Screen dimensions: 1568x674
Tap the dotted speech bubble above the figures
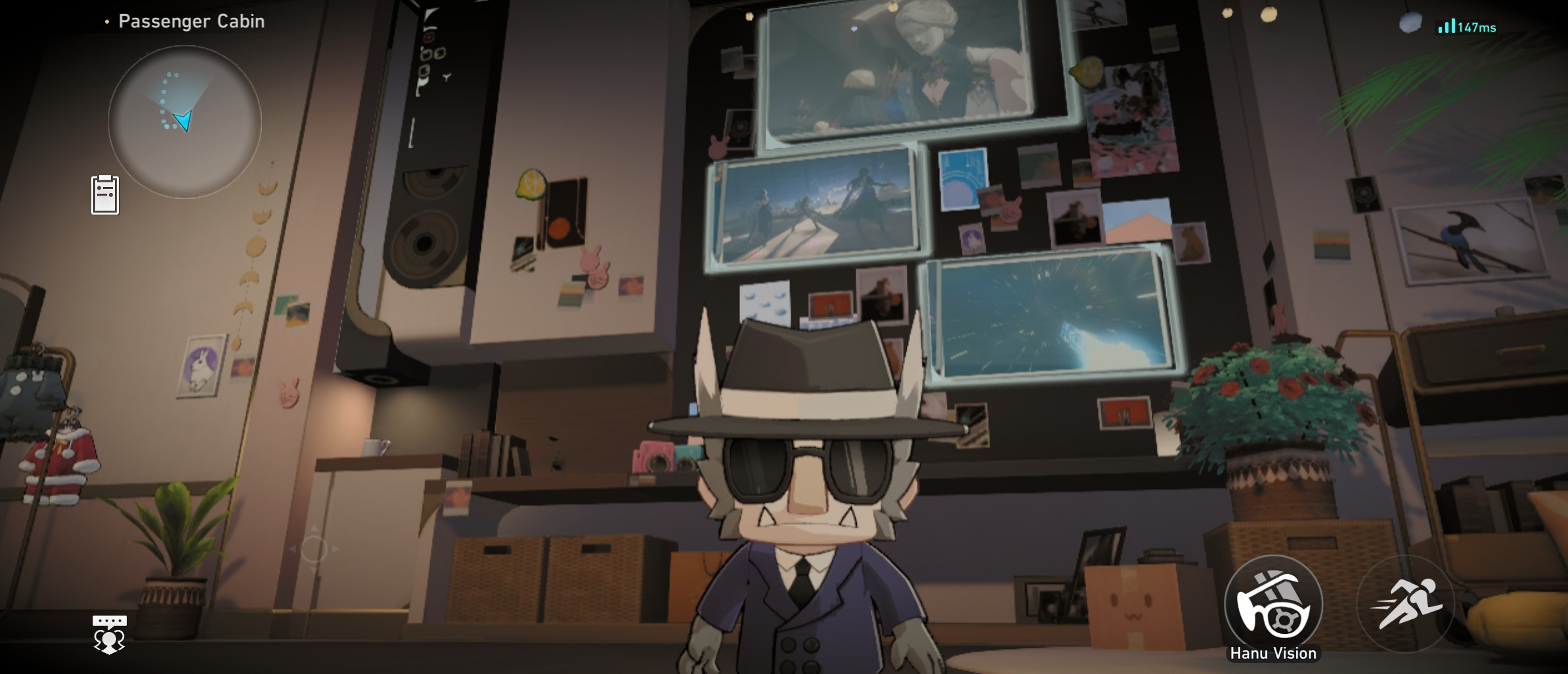point(110,620)
